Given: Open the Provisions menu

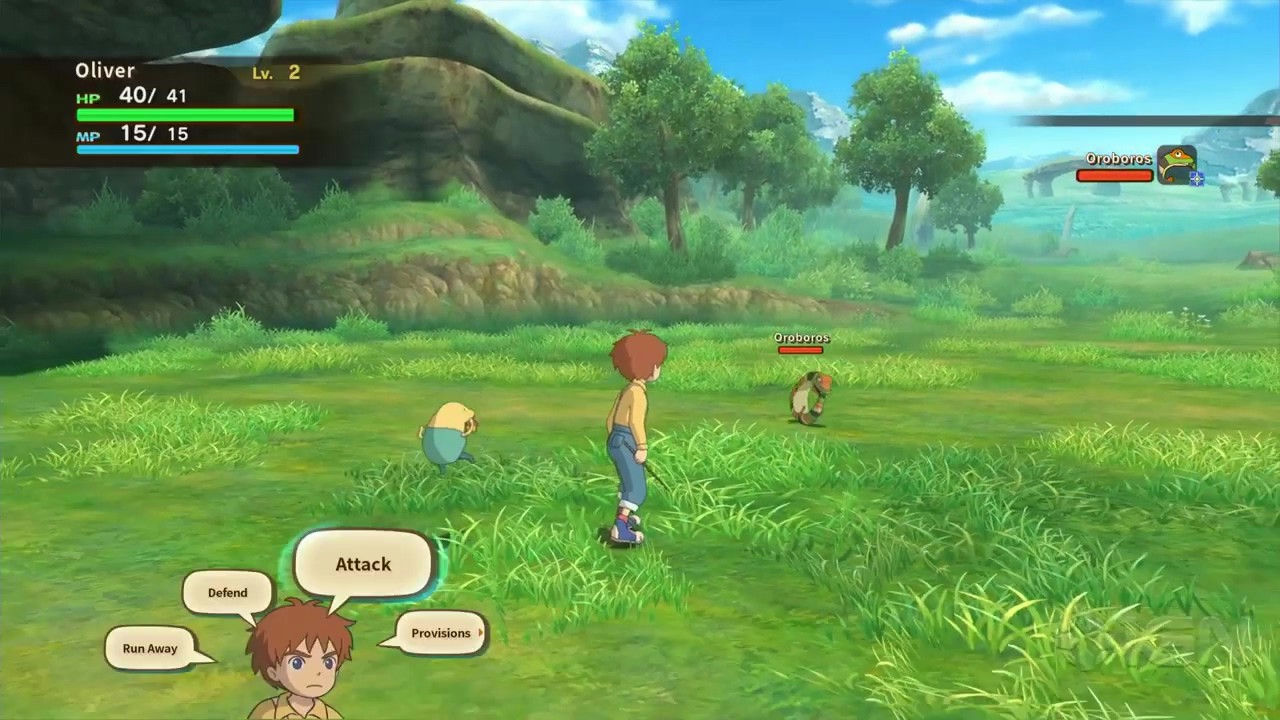Looking at the screenshot, I should 441,633.
